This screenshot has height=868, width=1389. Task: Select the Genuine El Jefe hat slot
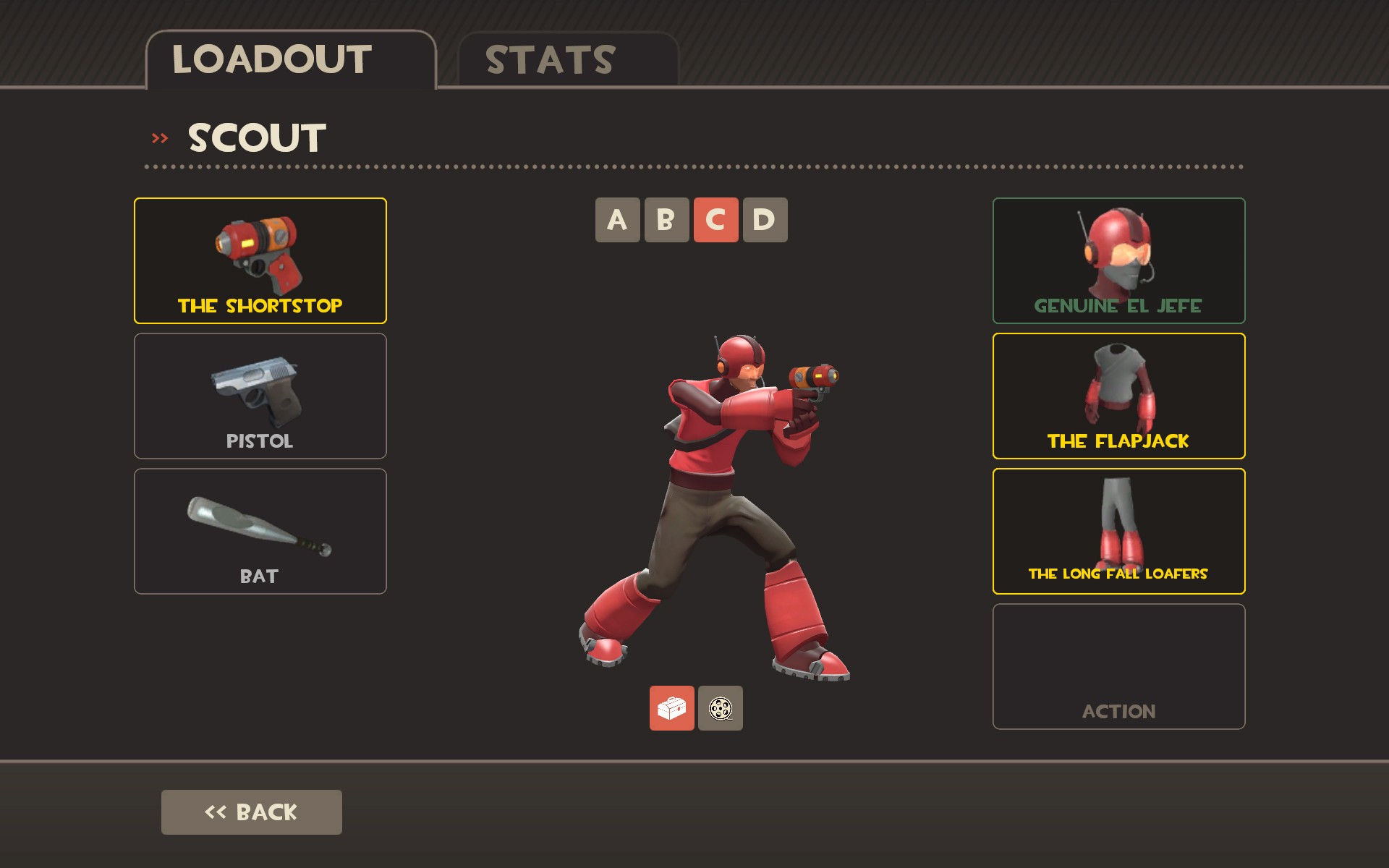click(x=1118, y=260)
